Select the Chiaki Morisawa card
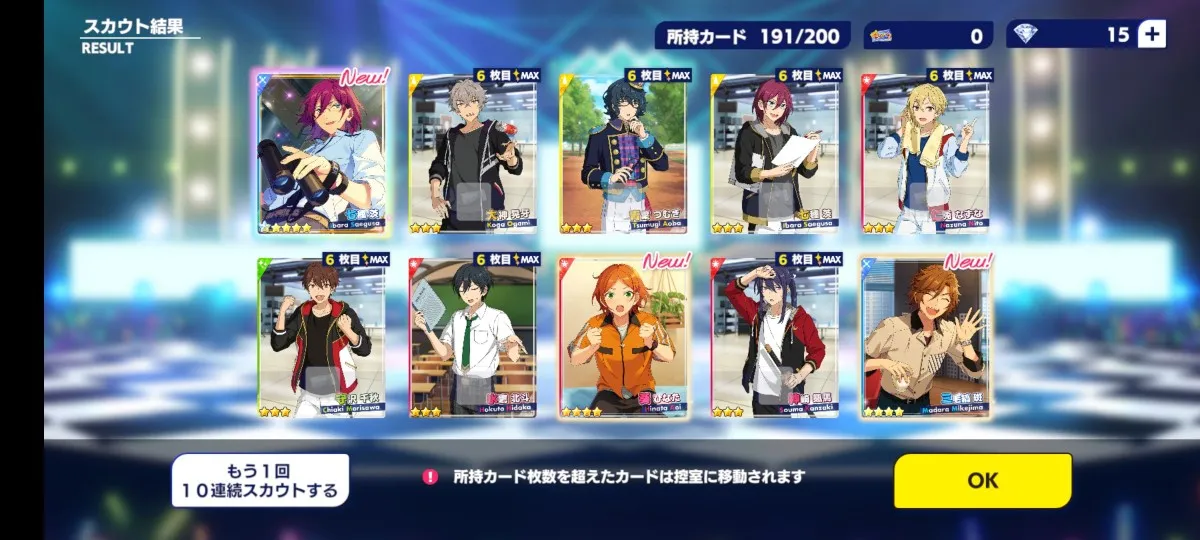 pos(323,337)
